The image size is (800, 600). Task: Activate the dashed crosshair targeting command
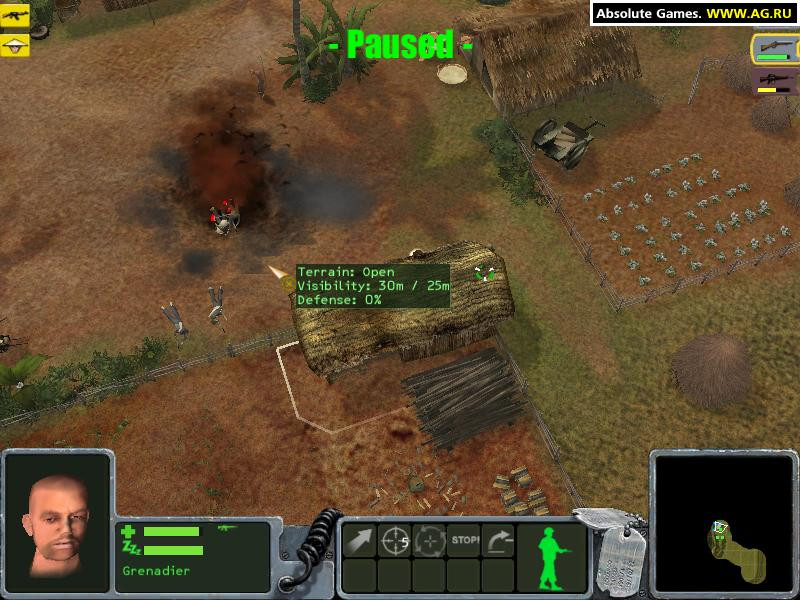click(x=430, y=540)
